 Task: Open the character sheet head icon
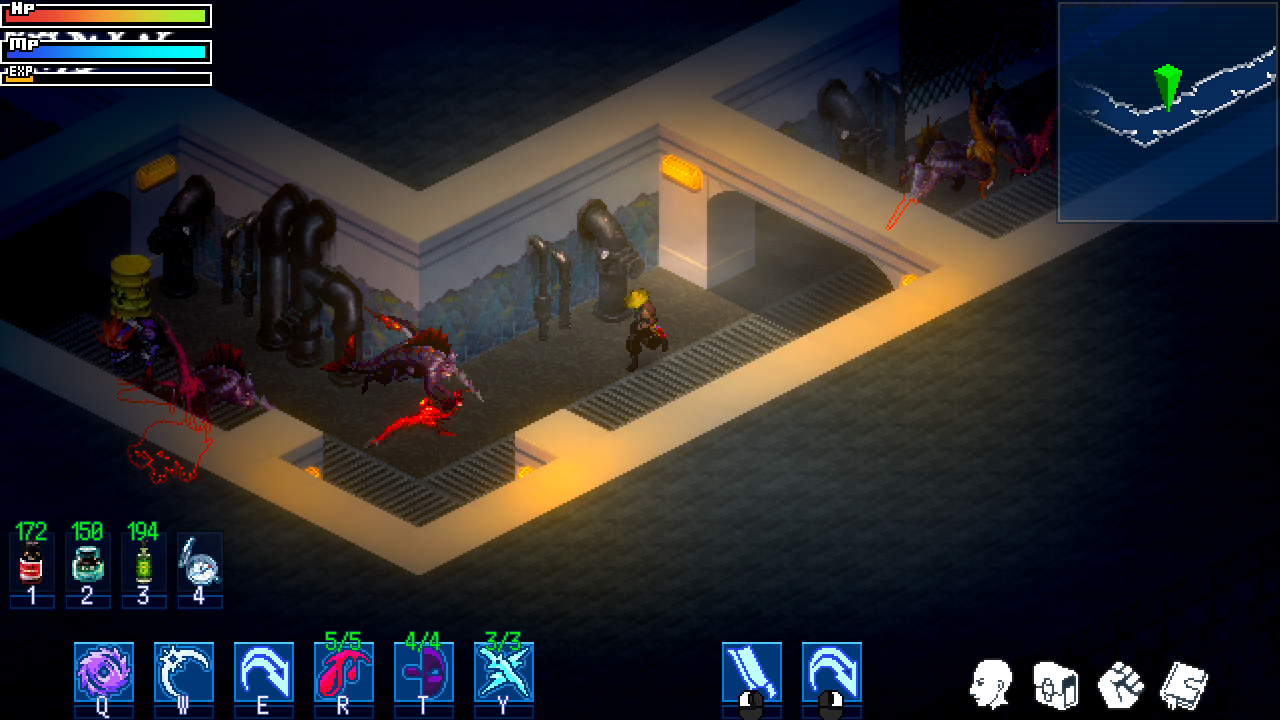pyautogui.click(x=990, y=685)
